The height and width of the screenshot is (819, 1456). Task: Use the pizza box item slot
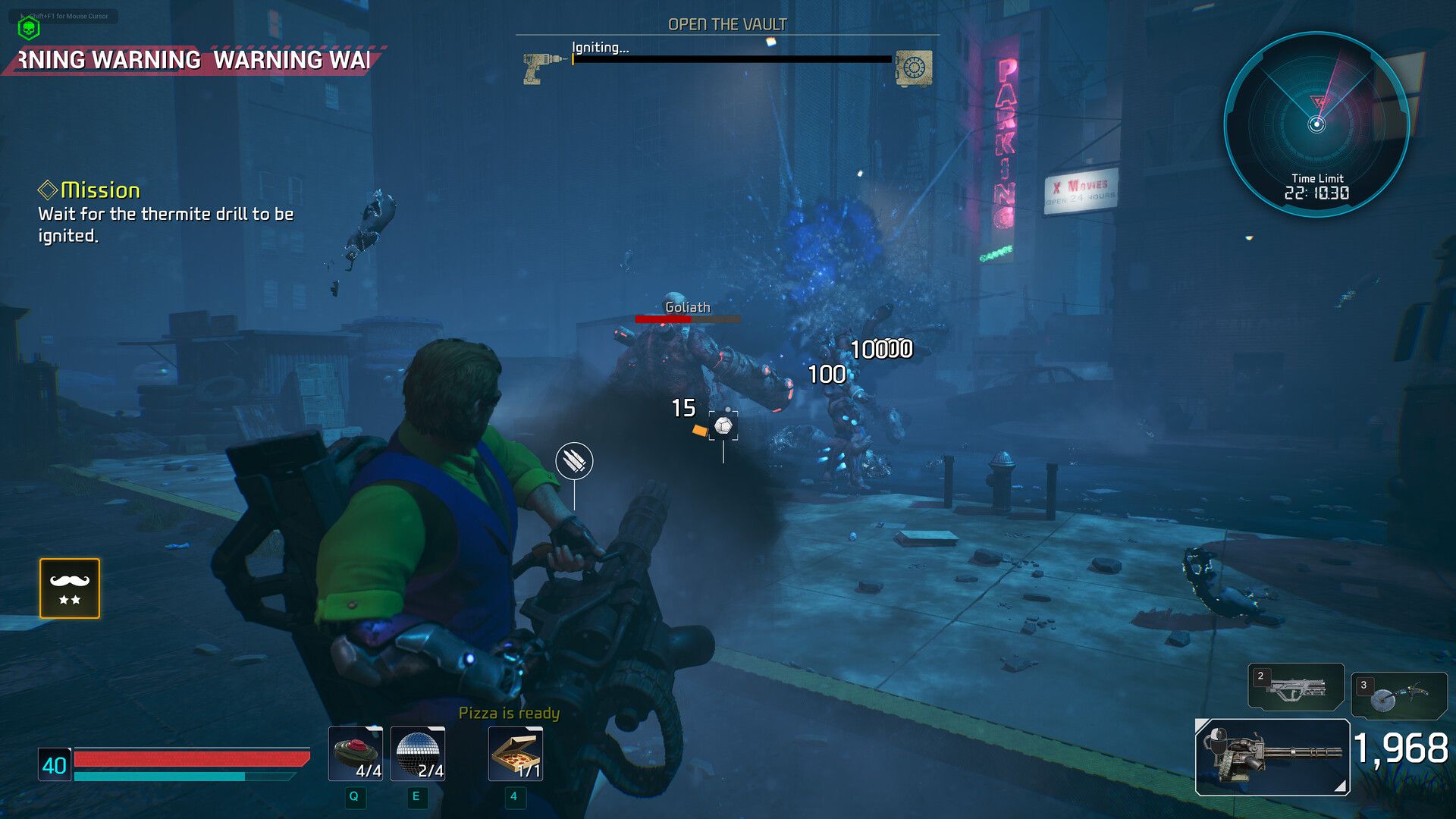pos(516,754)
